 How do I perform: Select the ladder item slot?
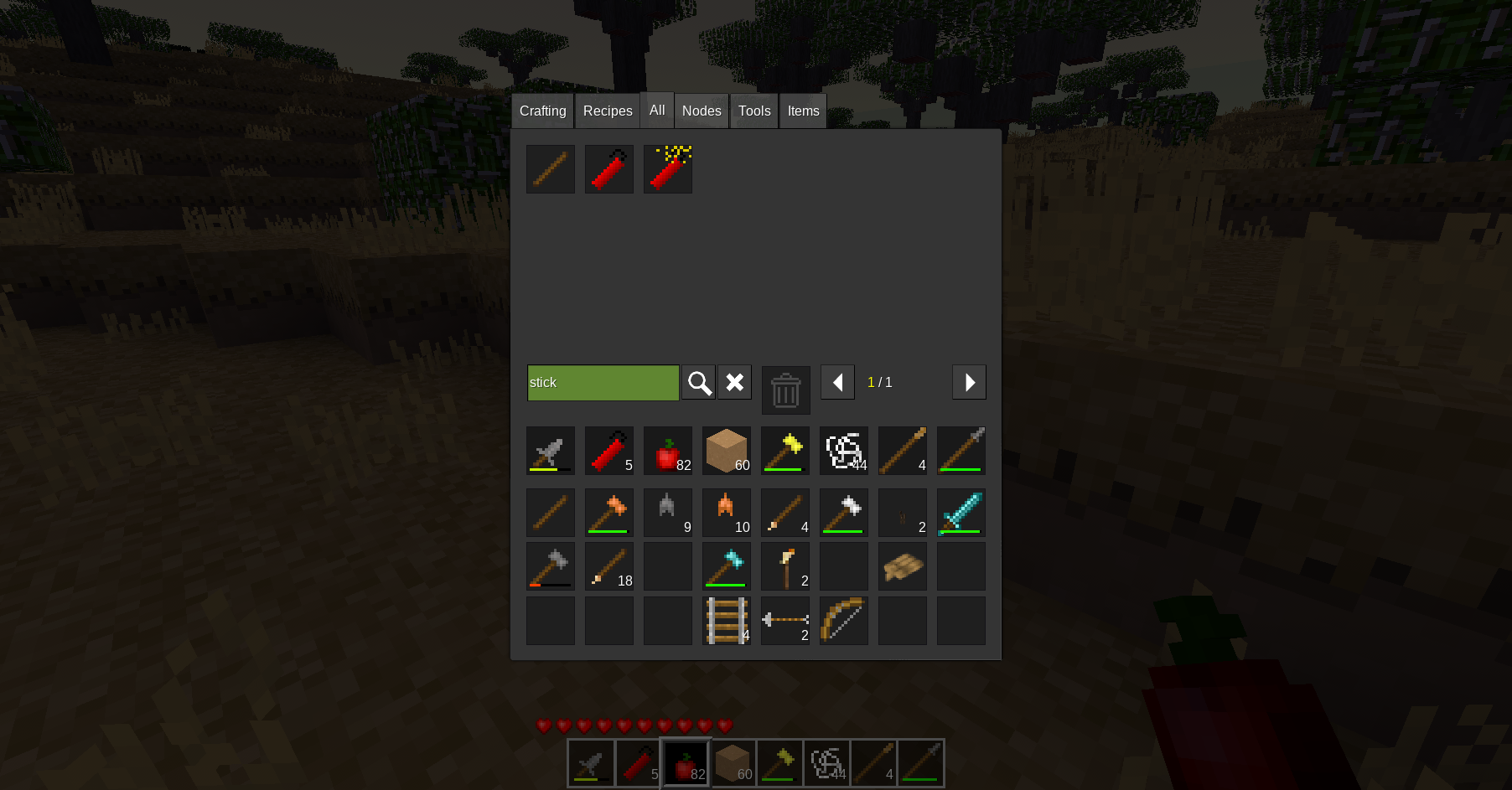[x=727, y=621]
